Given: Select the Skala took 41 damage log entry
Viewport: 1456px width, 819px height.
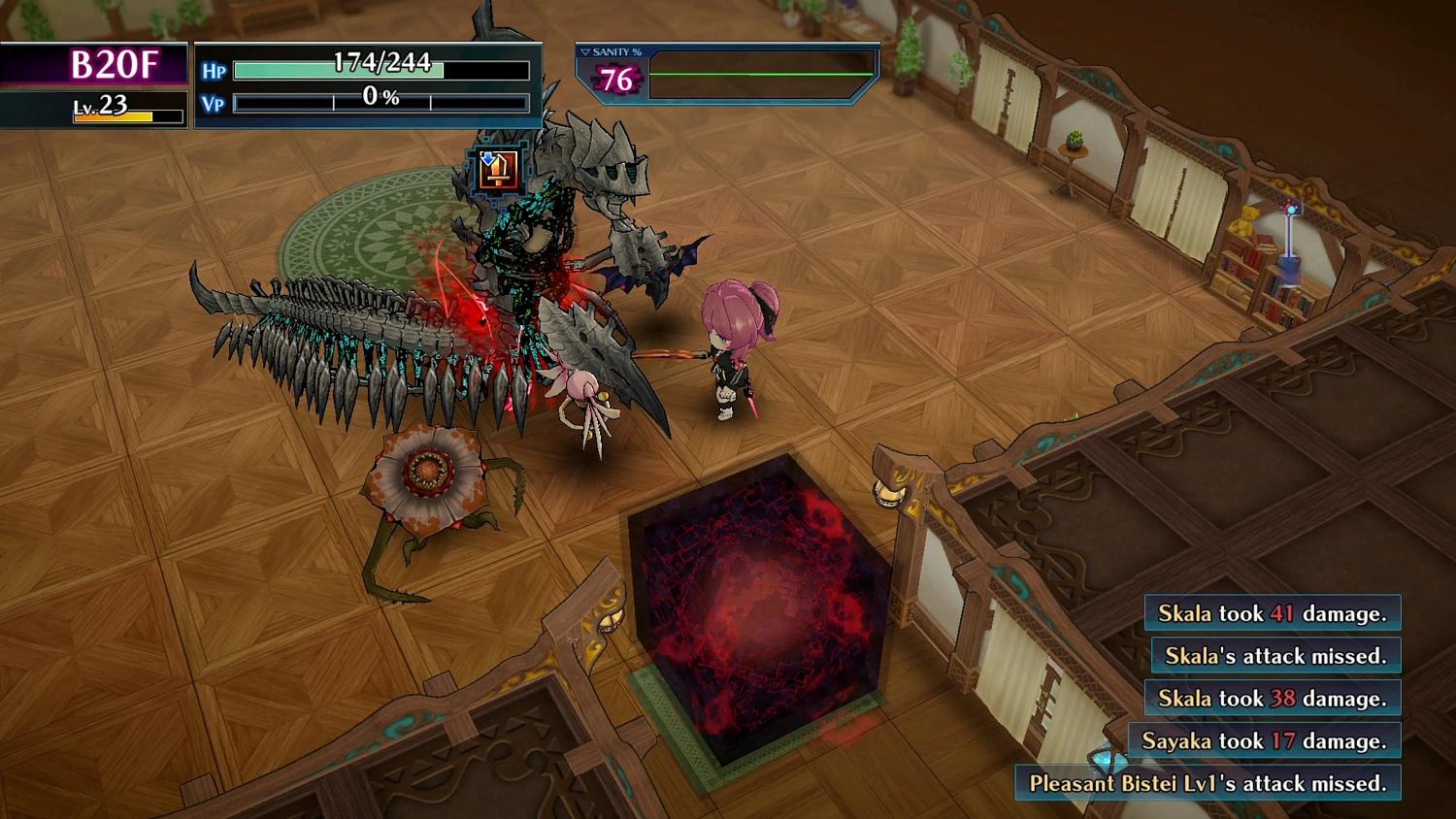Looking at the screenshot, I should (x=1273, y=613).
